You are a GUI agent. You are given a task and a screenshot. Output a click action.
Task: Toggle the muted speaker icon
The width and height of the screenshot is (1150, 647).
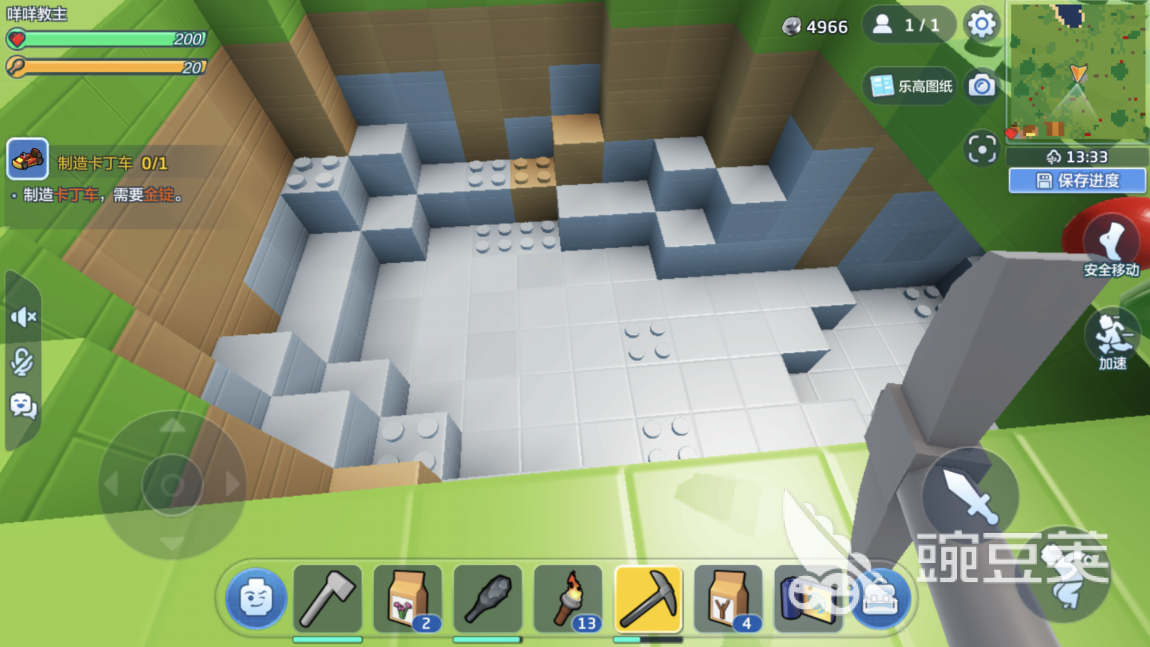(23, 317)
